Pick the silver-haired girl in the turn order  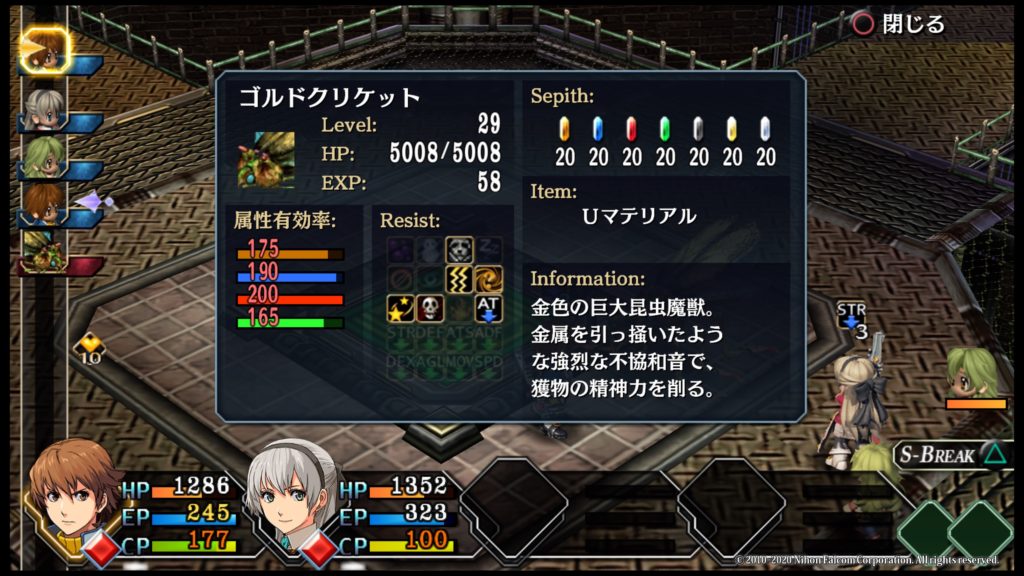[x=44, y=108]
